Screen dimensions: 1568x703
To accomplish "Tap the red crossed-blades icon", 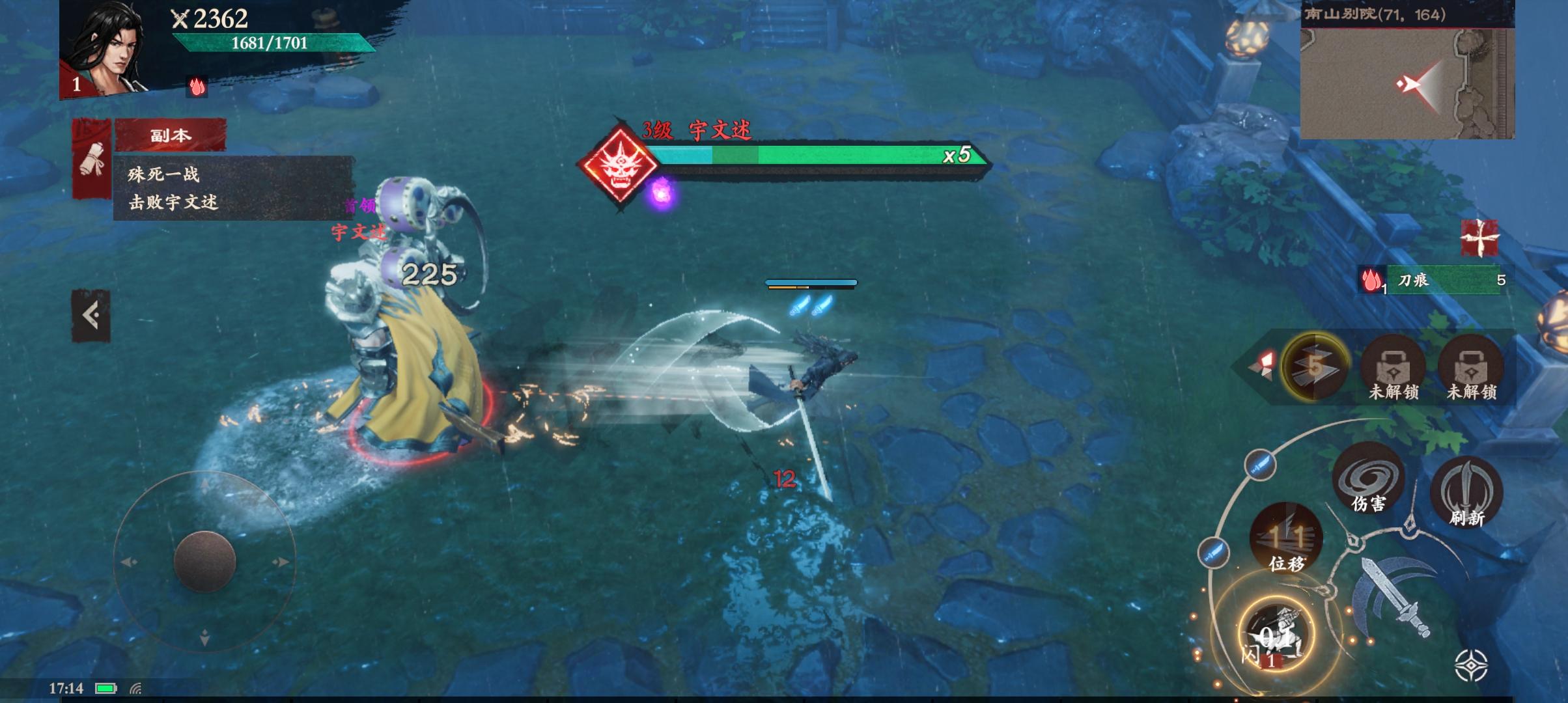I will click(1479, 238).
